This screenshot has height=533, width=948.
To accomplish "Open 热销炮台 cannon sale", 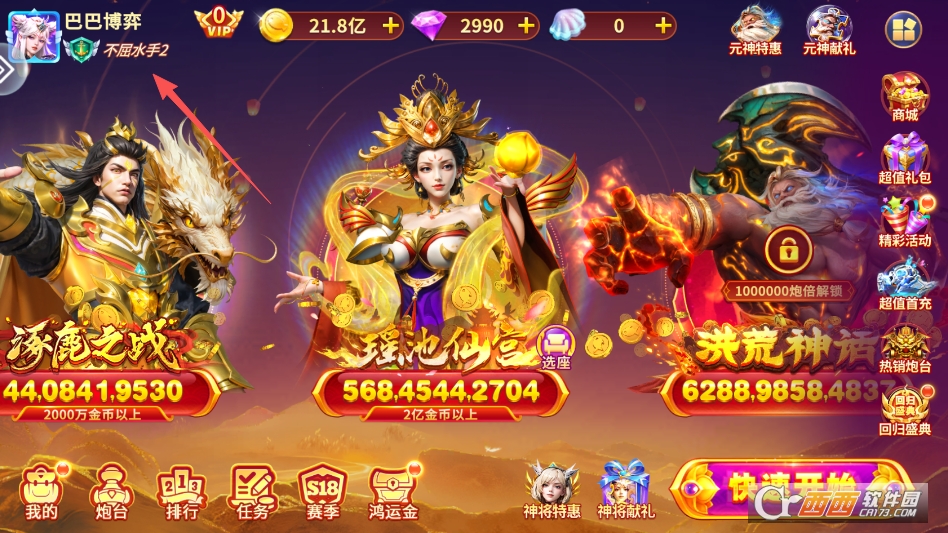I will tap(905, 347).
